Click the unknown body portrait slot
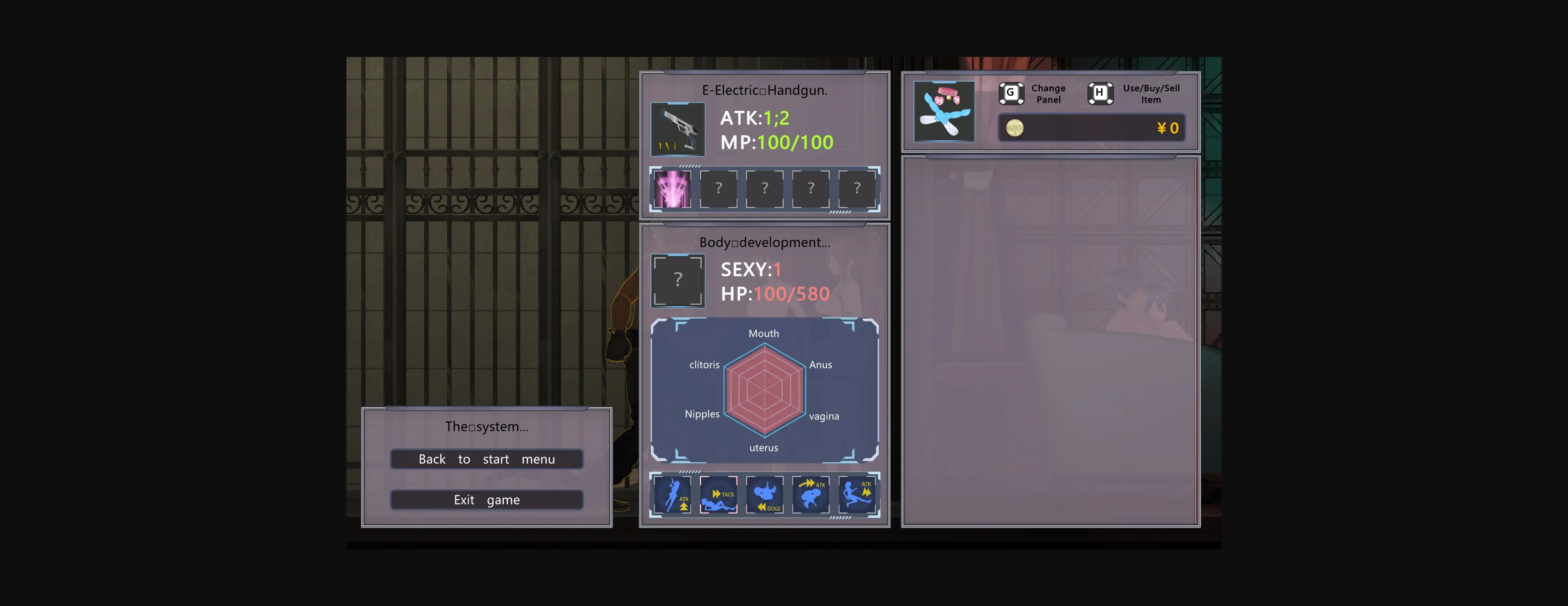The width and height of the screenshot is (1568, 606). [x=678, y=280]
